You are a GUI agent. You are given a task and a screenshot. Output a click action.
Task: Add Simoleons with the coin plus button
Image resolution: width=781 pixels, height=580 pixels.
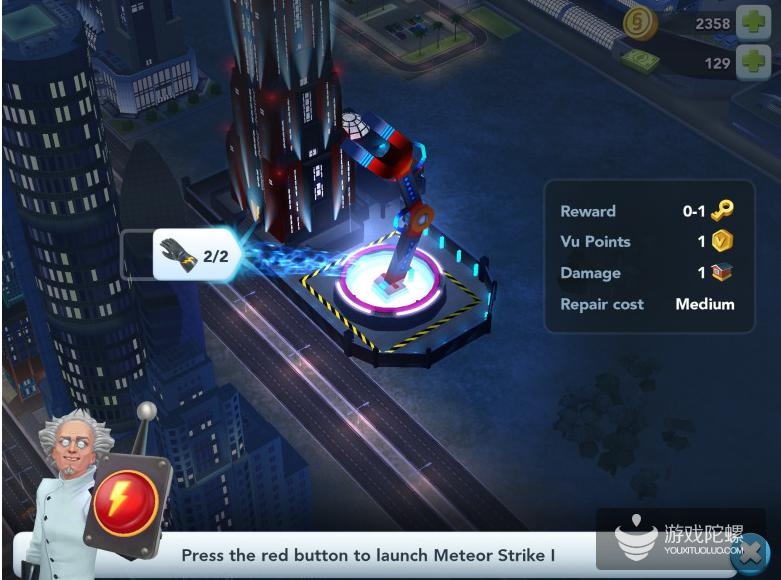pyautogui.click(x=754, y=23)
